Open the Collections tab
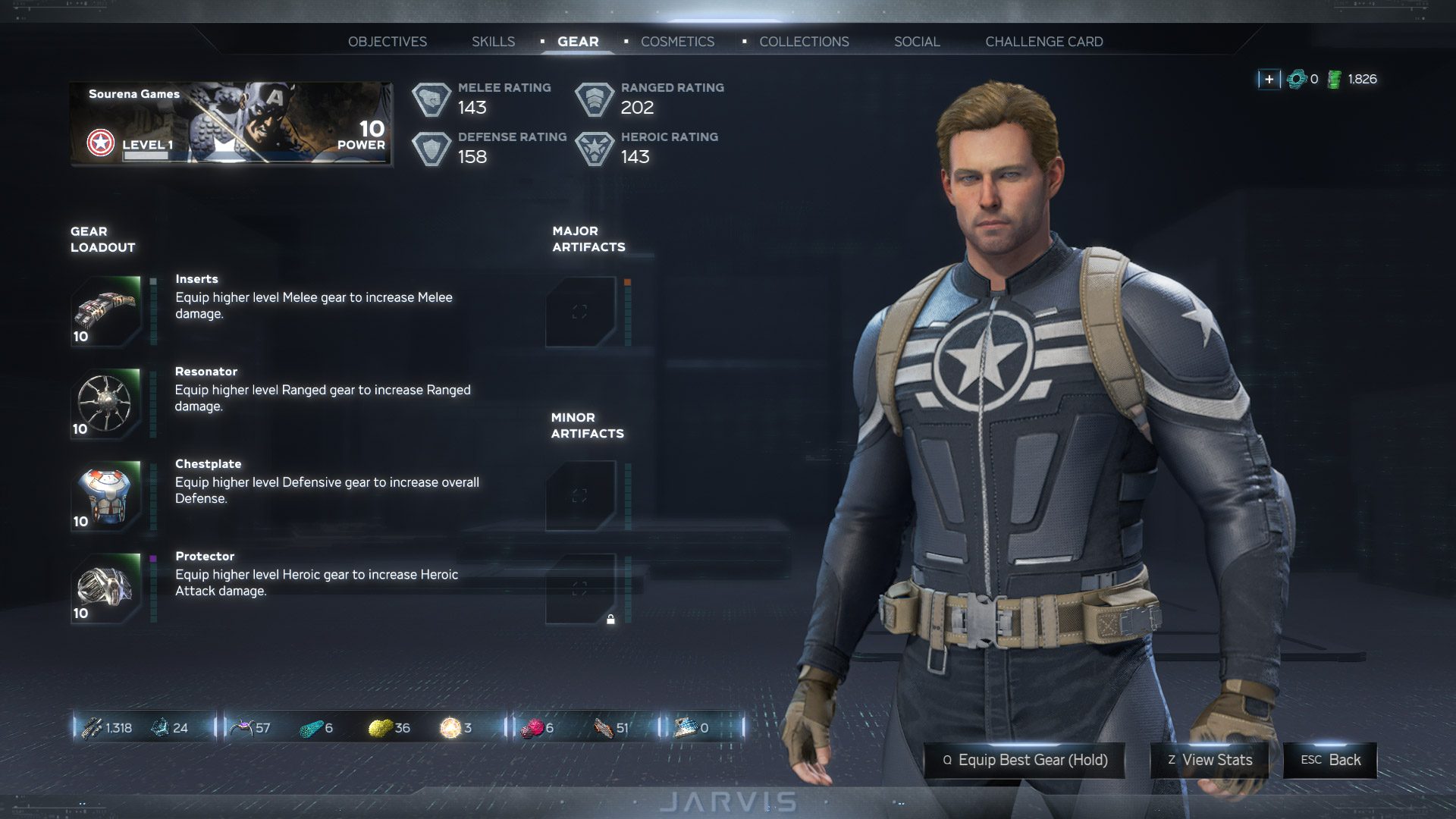The width and height of the screenshot is (1456, 819). pyautogui.click(x=804, y=42)
